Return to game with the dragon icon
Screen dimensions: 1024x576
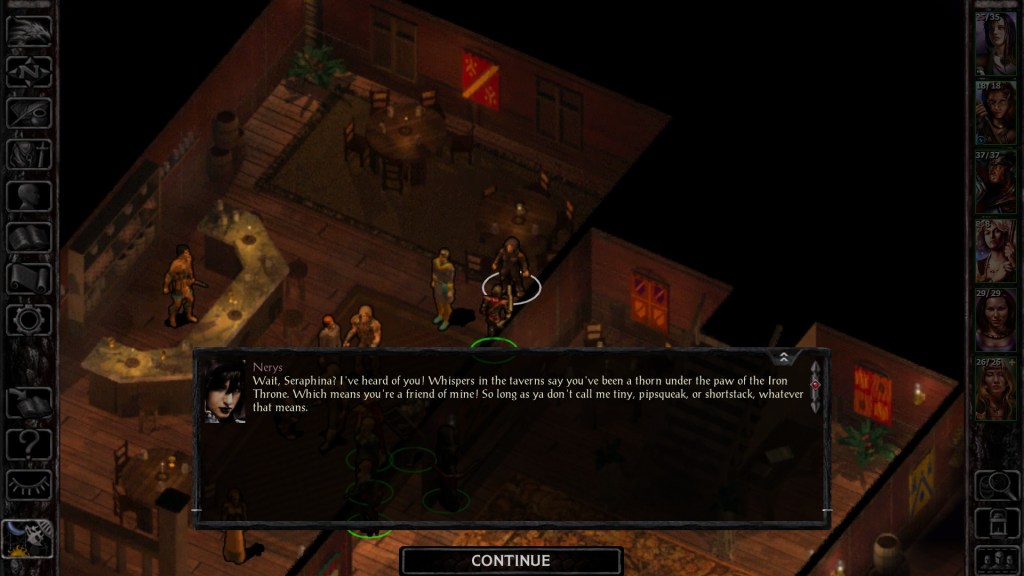(x=28, y=30)
